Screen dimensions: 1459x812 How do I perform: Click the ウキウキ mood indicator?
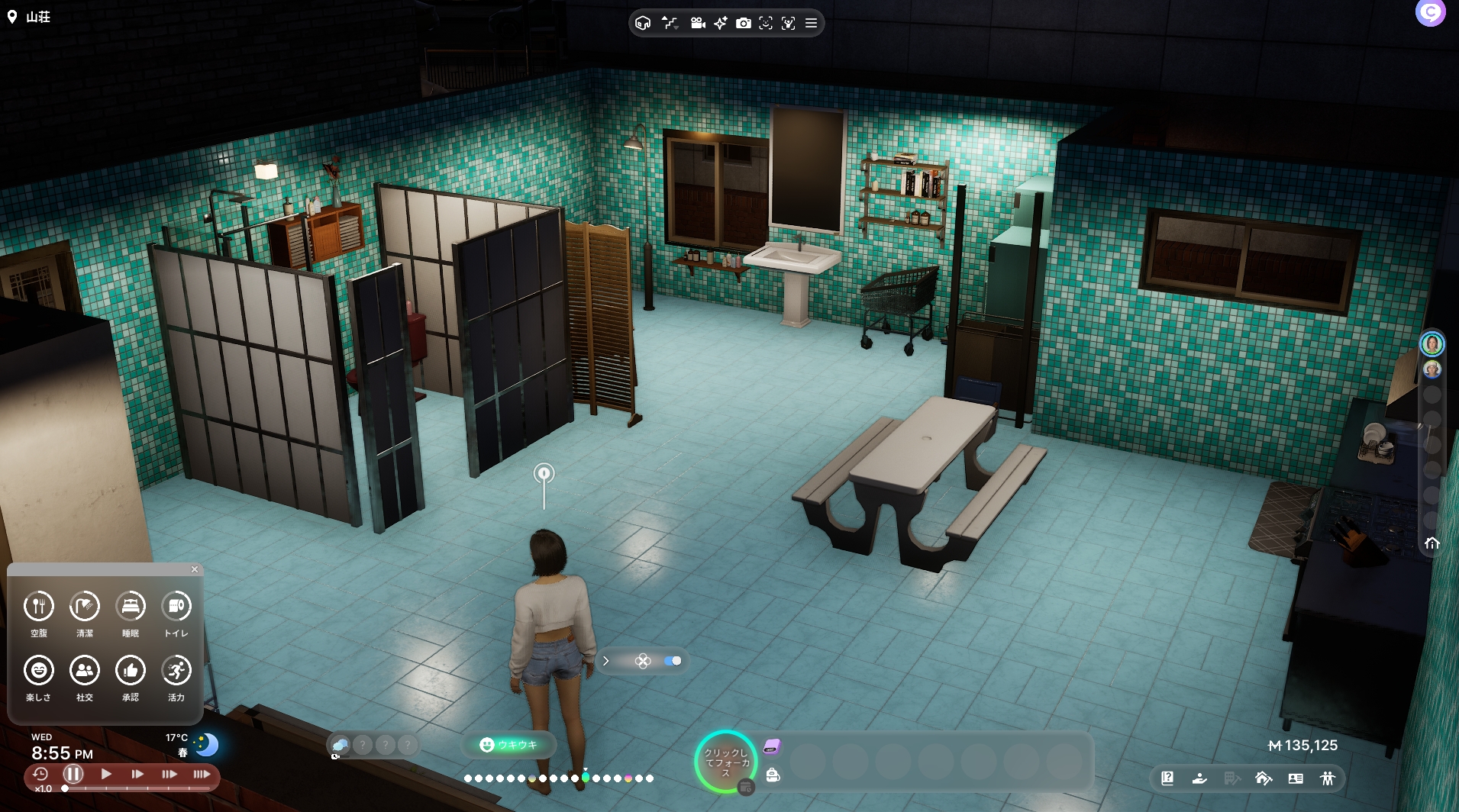click(508, 745)
